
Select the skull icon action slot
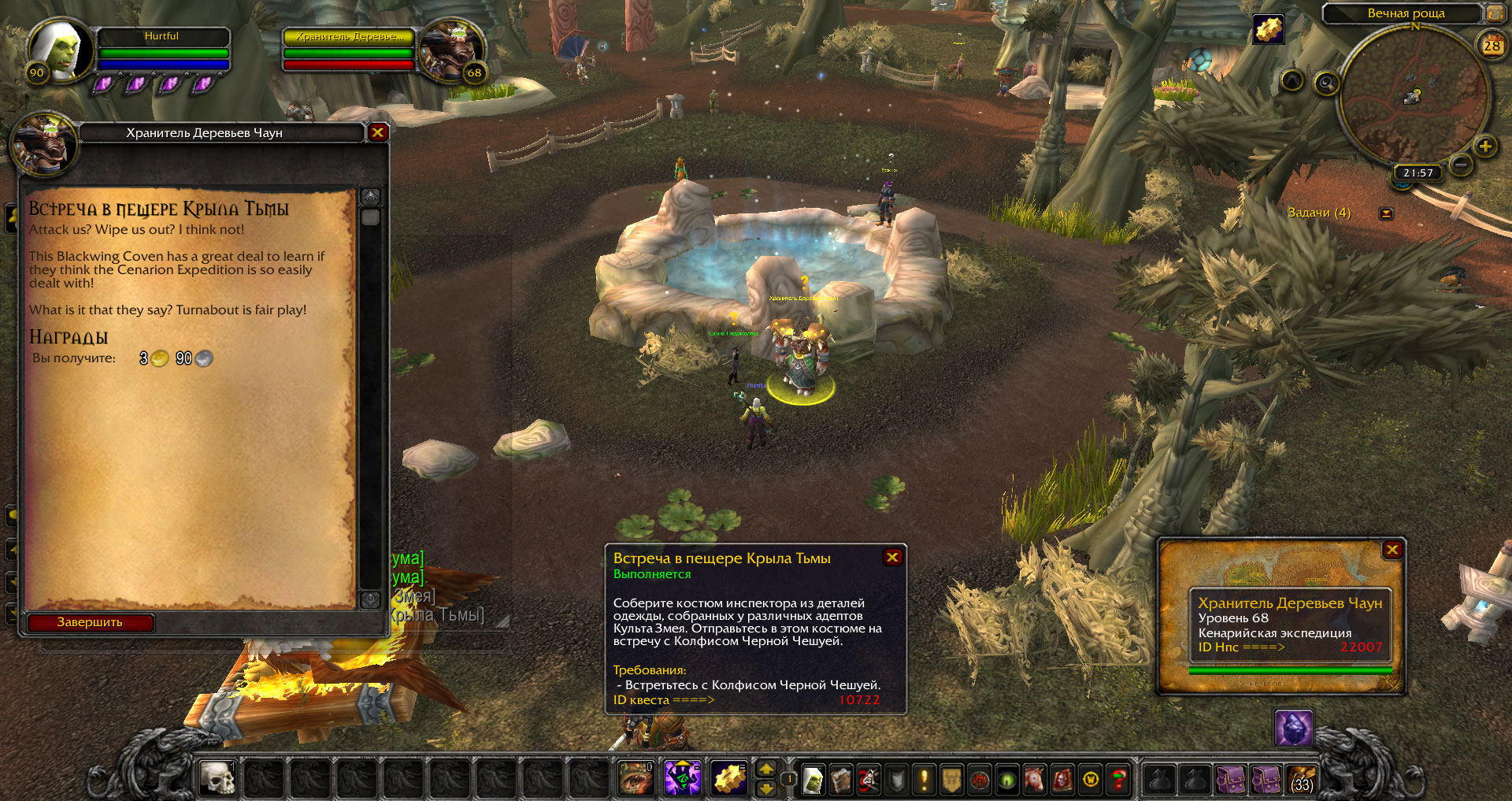(x=217, y=779)
